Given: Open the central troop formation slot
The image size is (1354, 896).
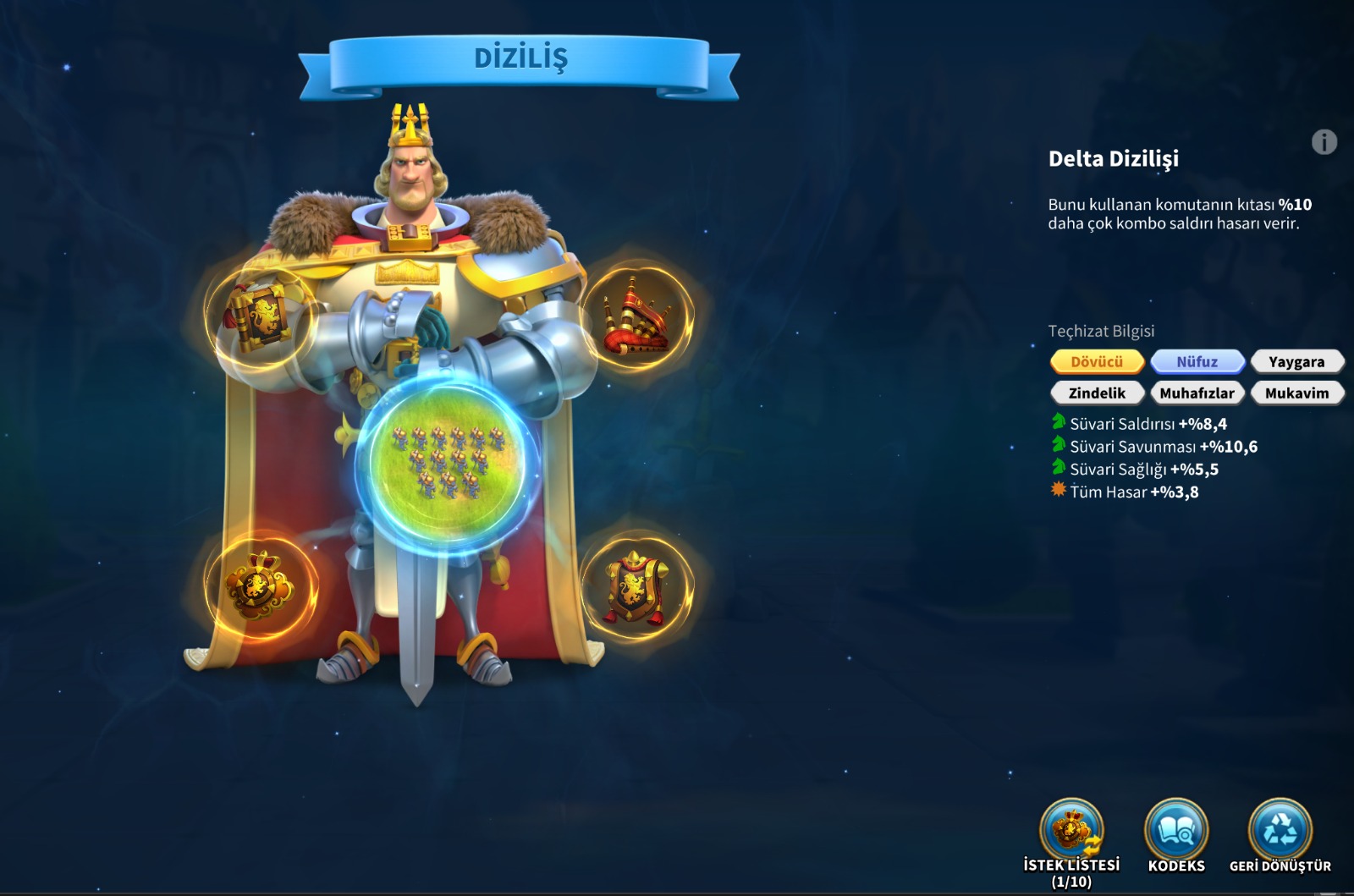Looking at the screenshot, I should click(448, 462).
